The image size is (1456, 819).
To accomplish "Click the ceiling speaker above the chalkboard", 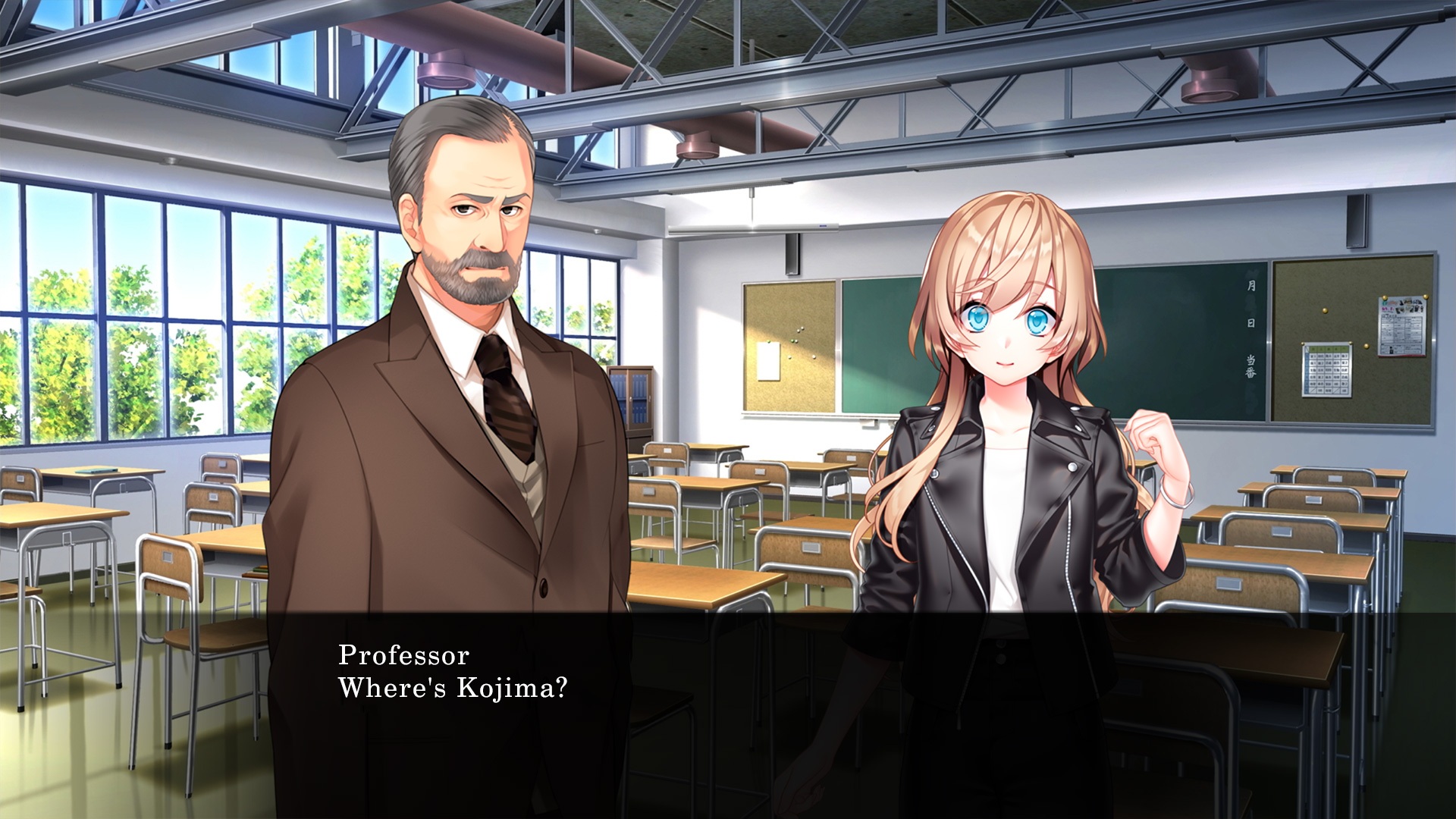I will point(792,254).
